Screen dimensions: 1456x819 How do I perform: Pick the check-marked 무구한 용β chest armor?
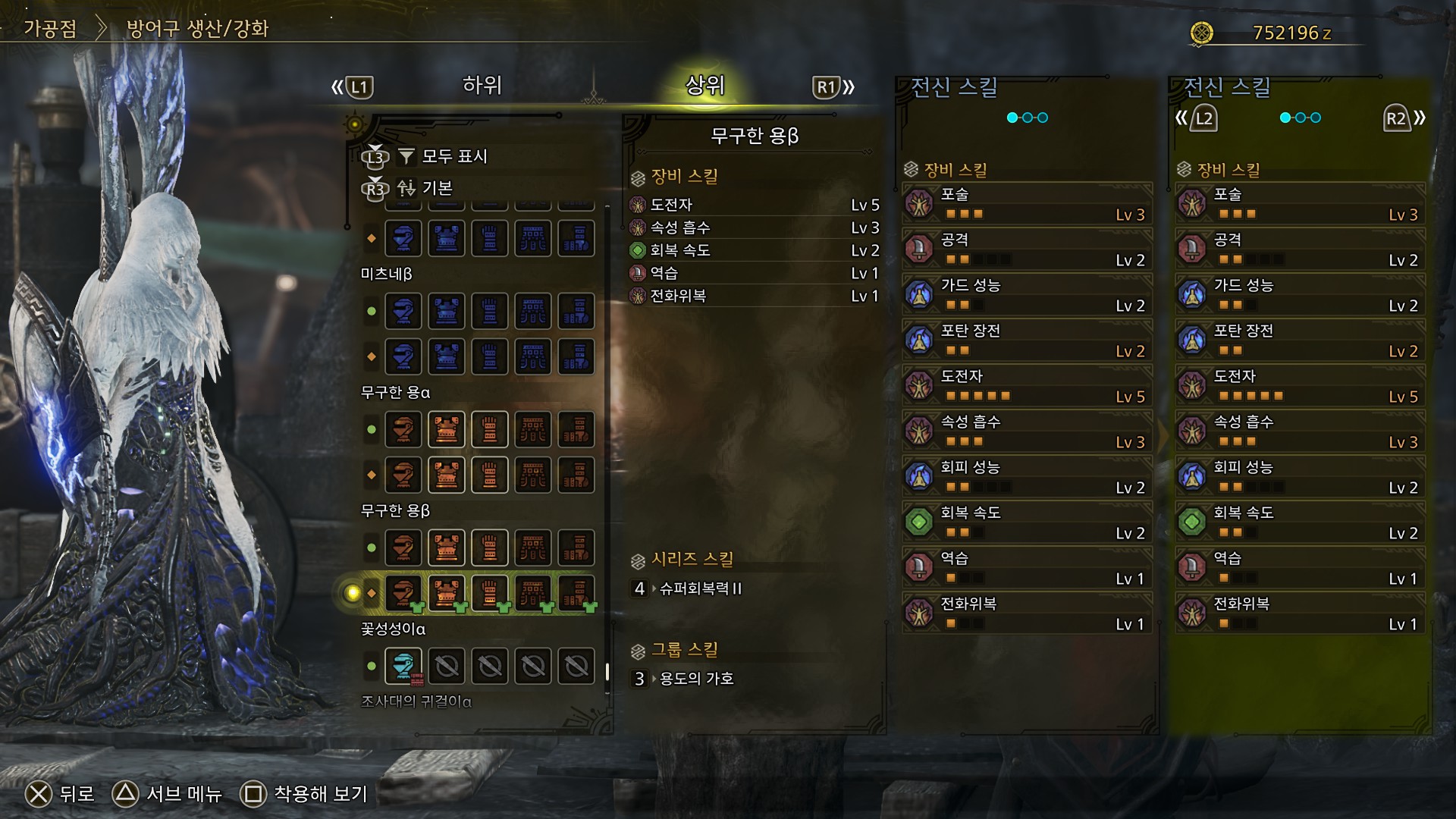click(447, 593)
